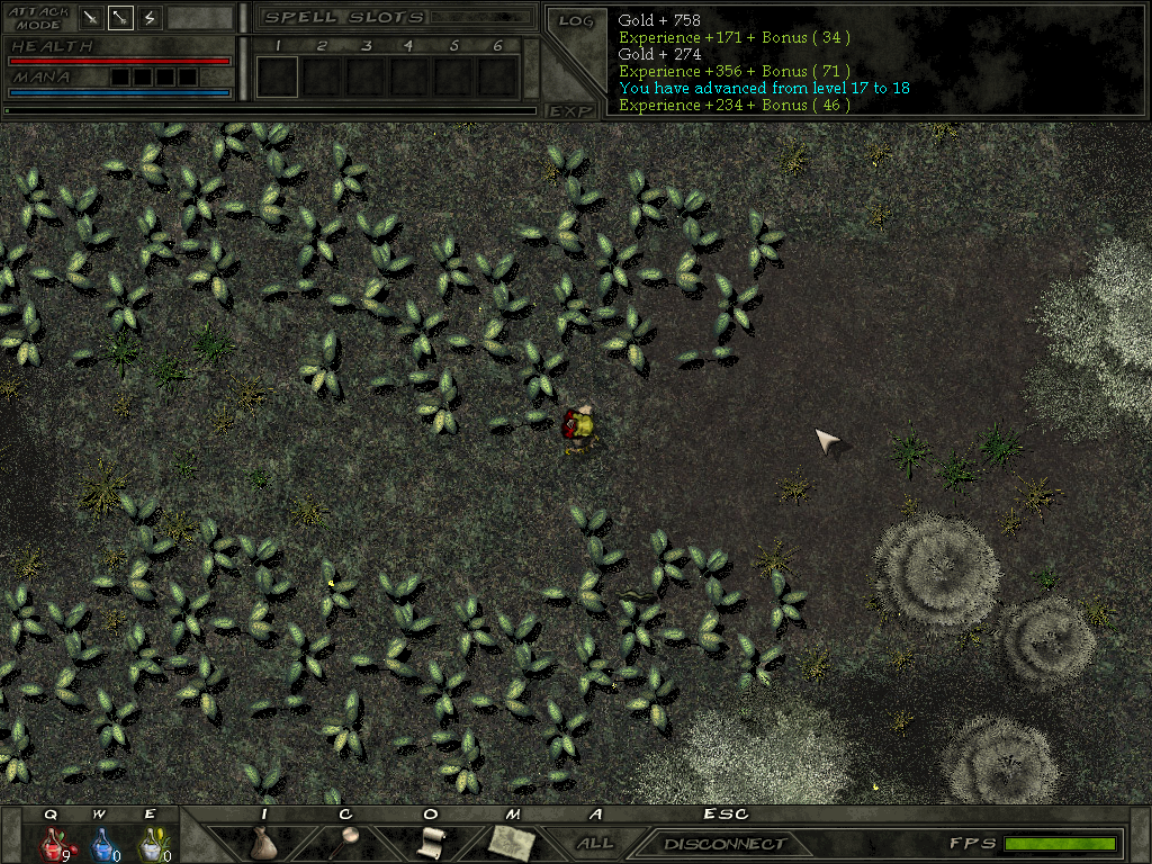The width and height of the screenshot is (1152, 864).
Task: Use the yellow potion flask
Action: (x=151, y=843)
